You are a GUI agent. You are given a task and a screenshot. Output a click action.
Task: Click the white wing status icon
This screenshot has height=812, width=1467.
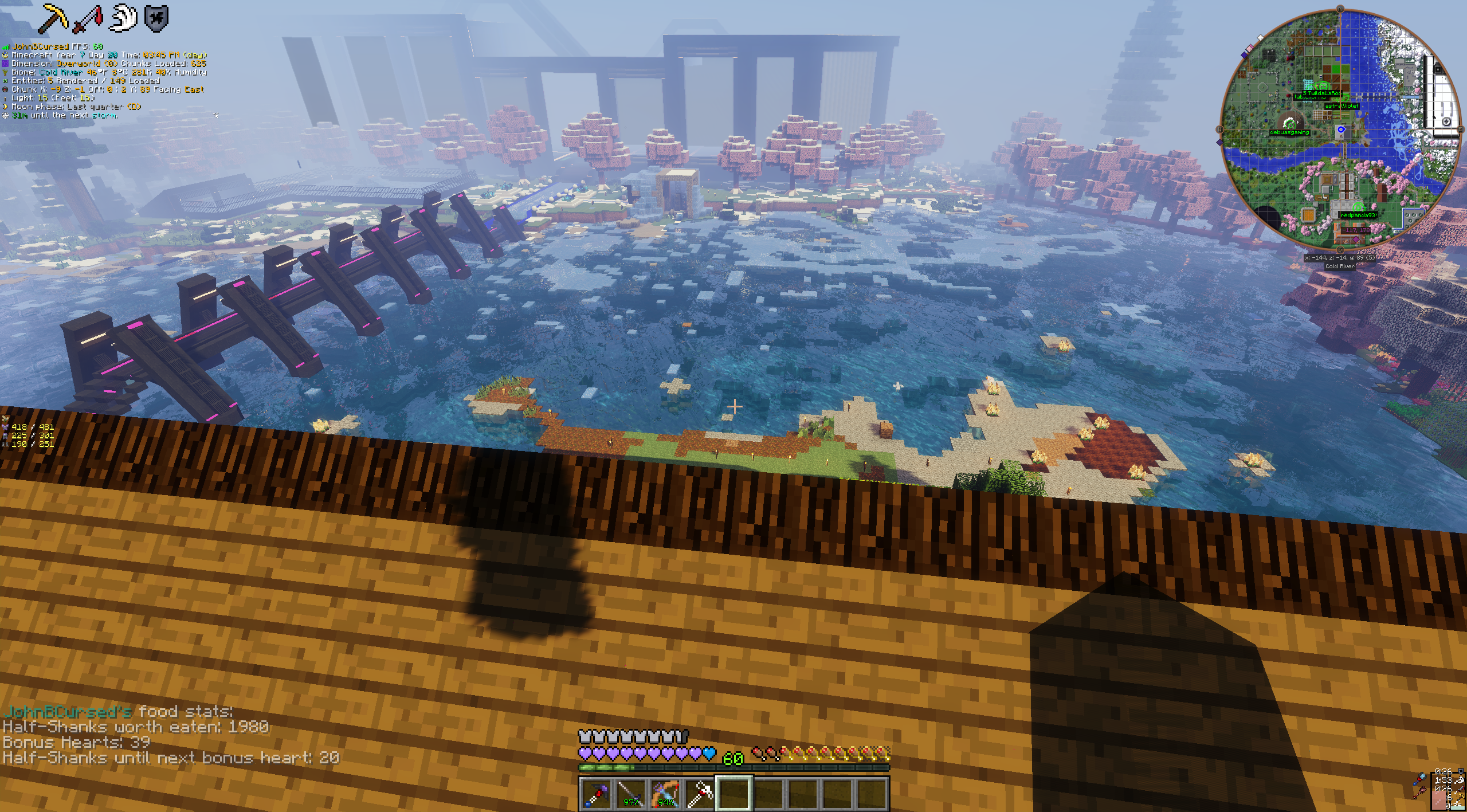124,18
